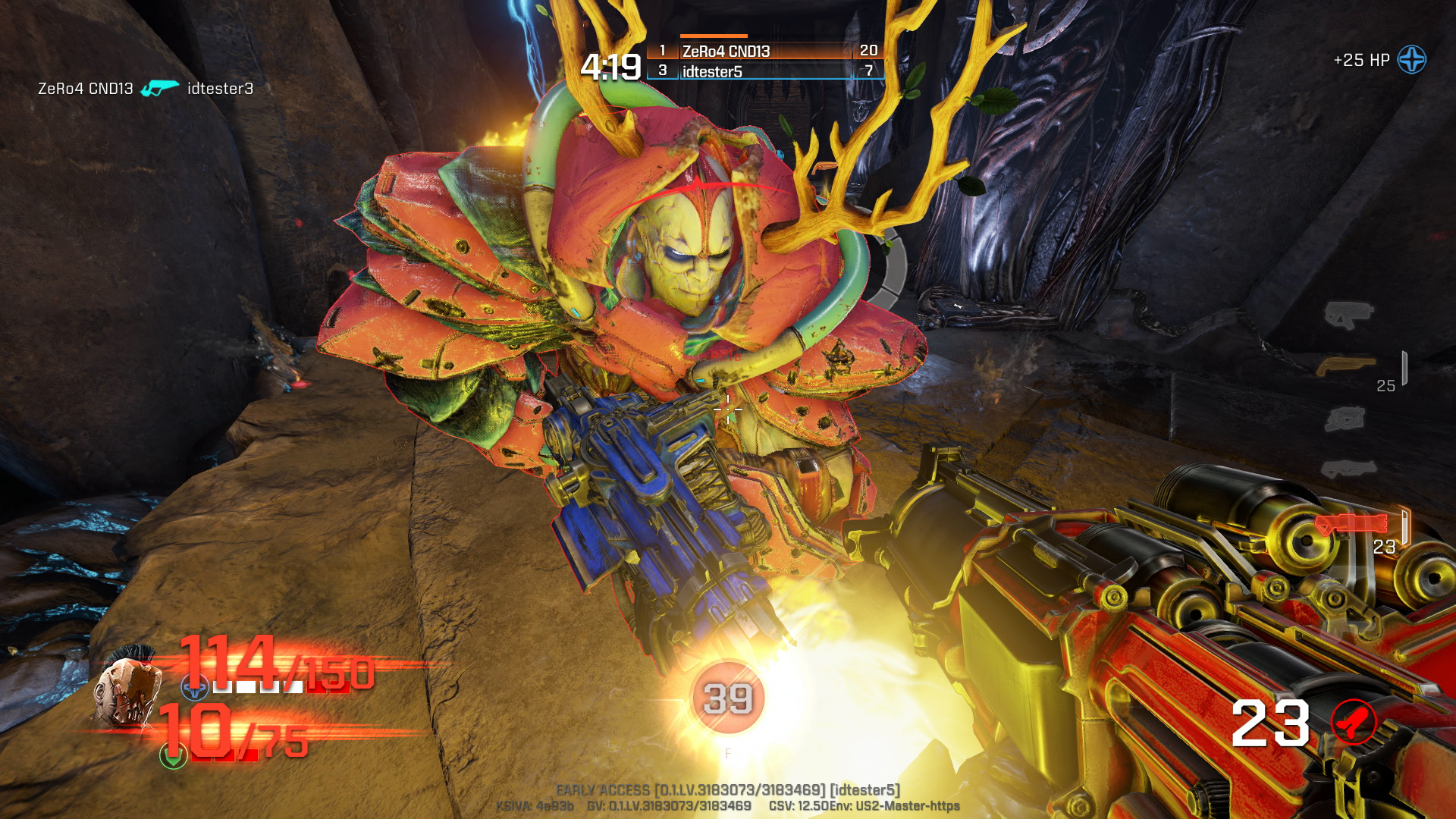
Task: Click the rocket ammo type icon
Action: point(1354,722)
